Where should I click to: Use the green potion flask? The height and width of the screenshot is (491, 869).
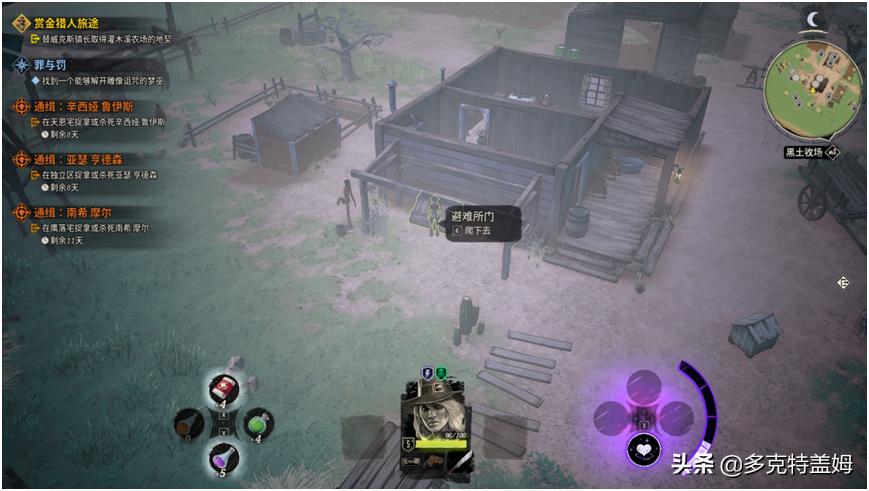point(256,422)
